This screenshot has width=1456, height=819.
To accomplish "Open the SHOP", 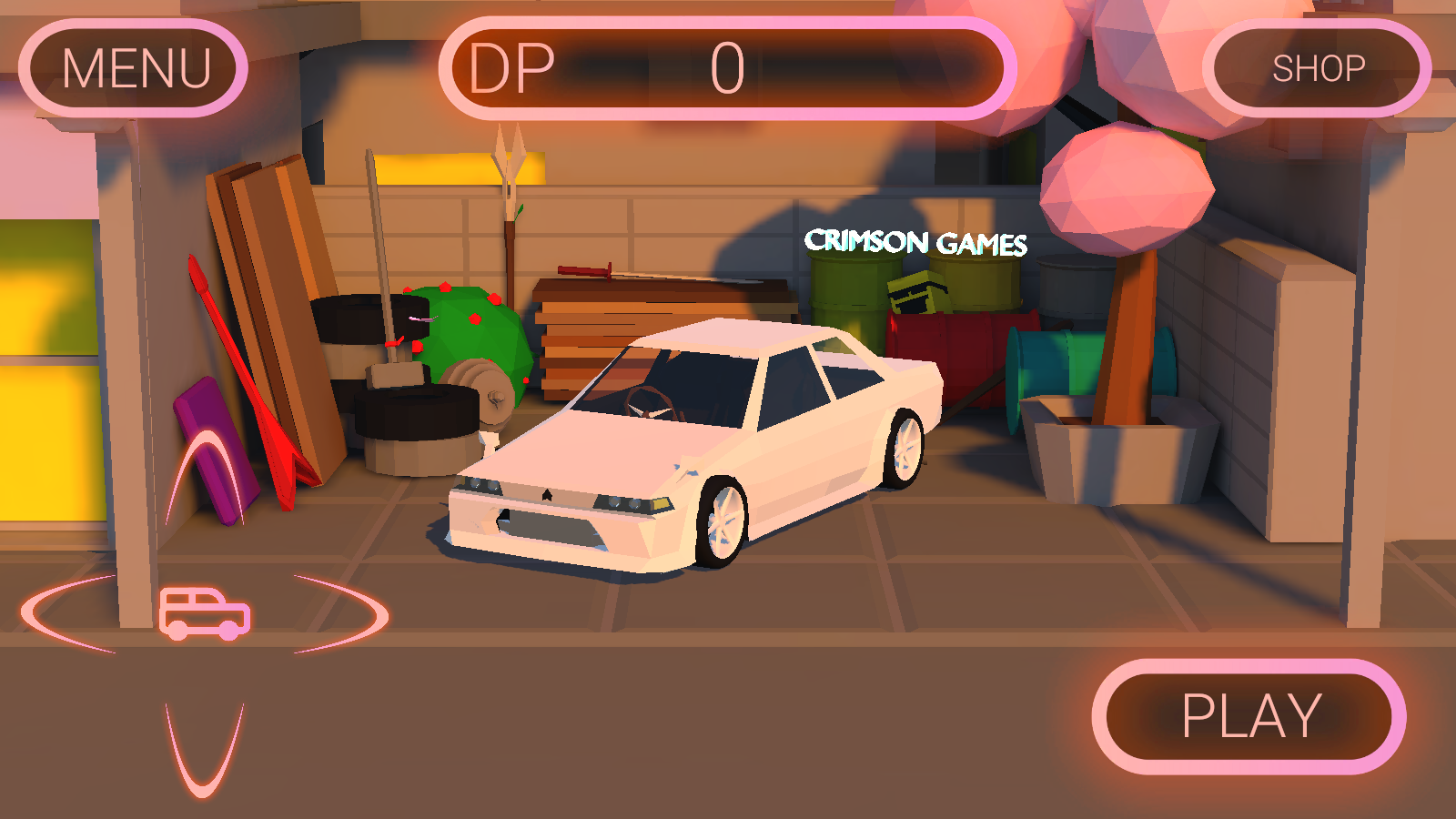I will pyautogui.click(x=1317, y=68).
